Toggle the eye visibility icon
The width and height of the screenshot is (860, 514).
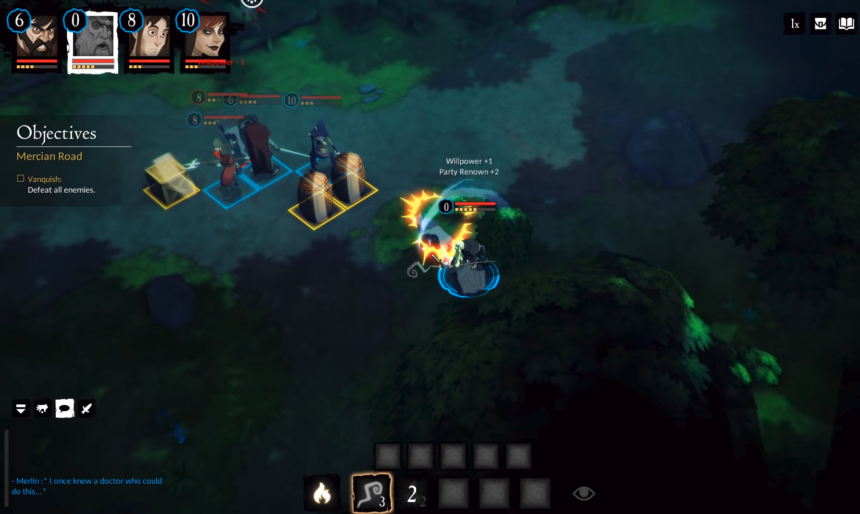584,492
